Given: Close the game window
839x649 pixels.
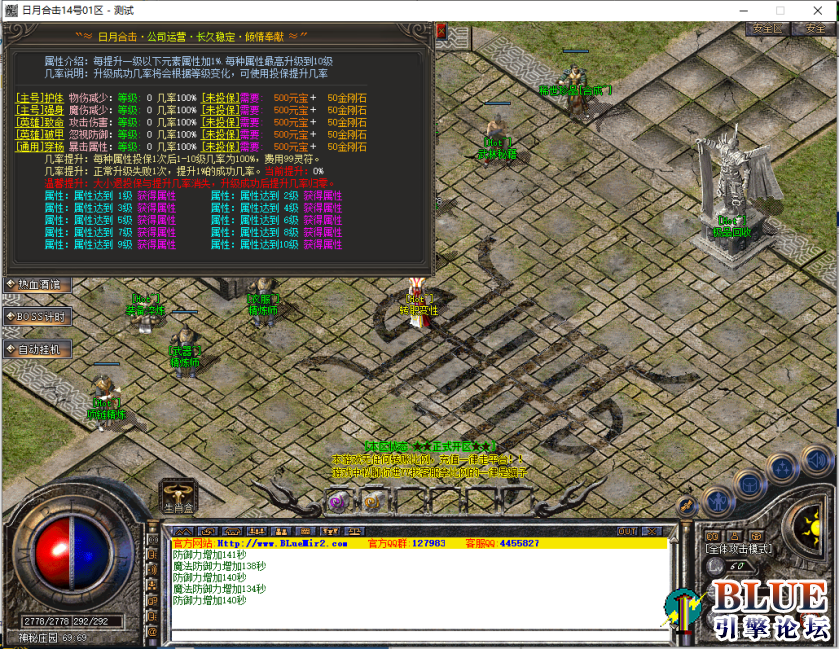Looking at the screenshot, I should (x=816, y=10).
